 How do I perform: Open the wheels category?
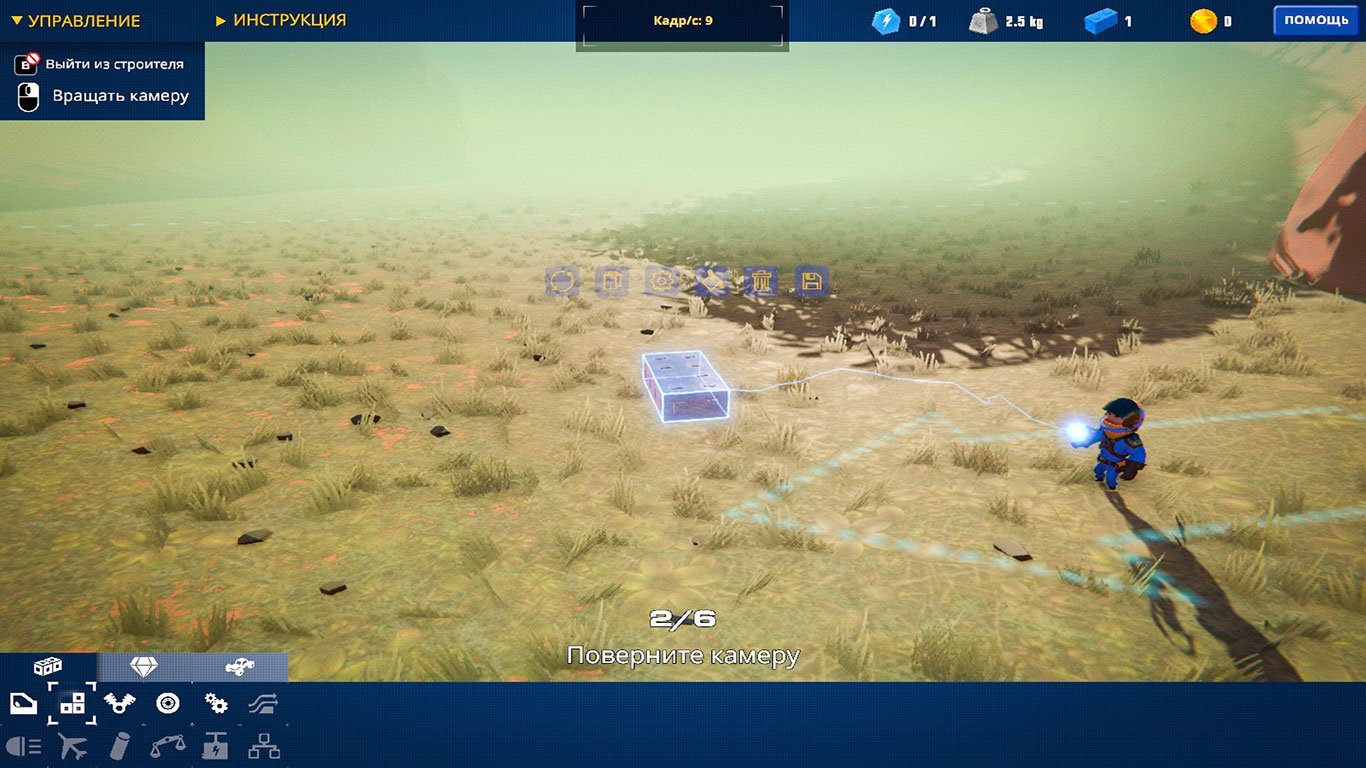pos(167,703)
